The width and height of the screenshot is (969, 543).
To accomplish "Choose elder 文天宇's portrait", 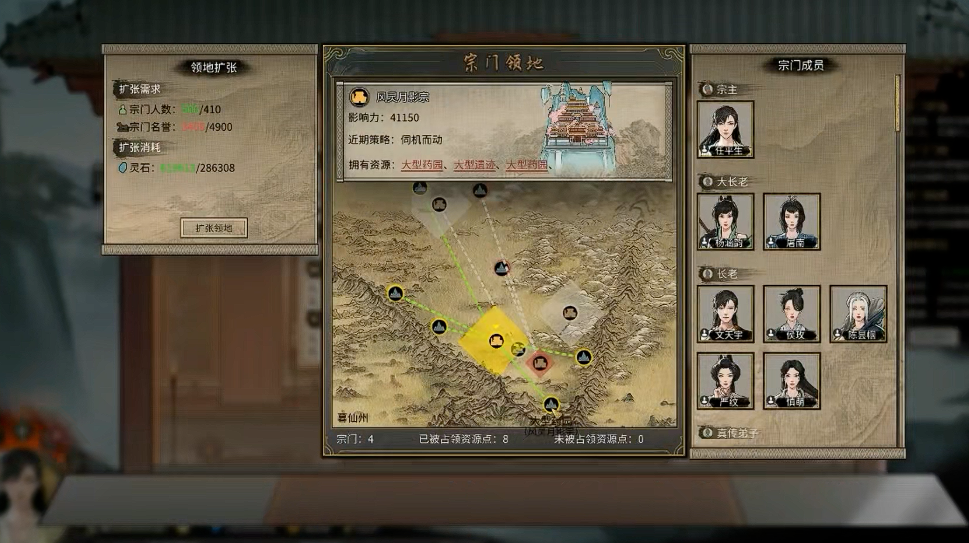I will [x=725, y=313].
